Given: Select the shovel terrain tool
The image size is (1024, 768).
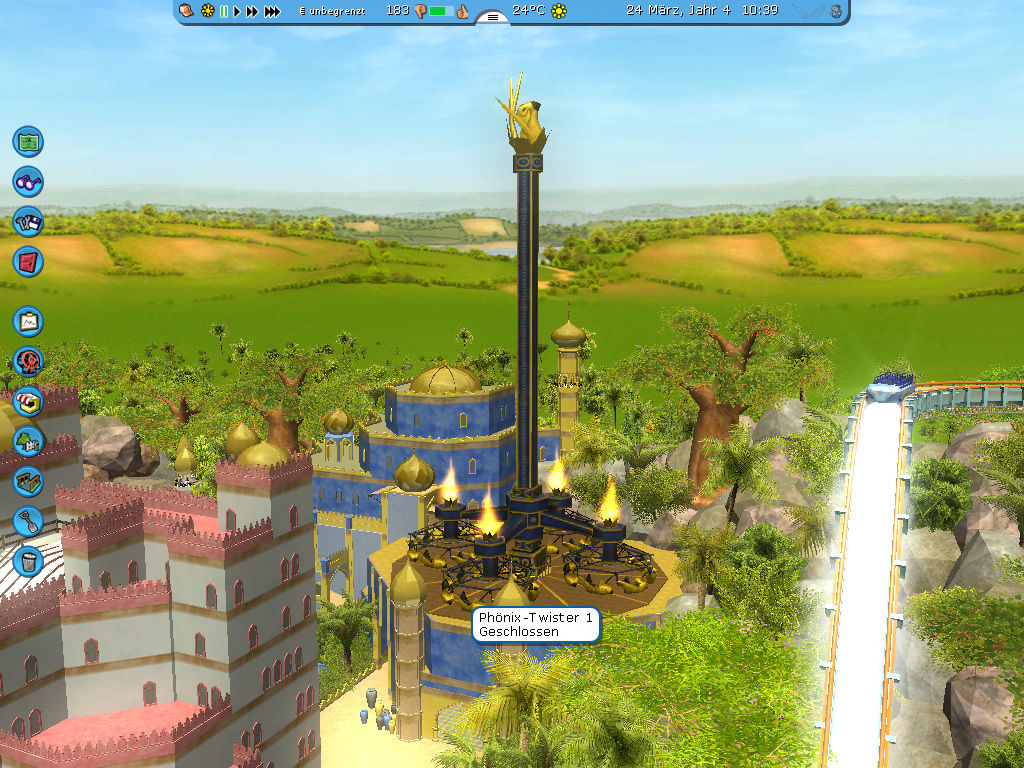Looking at the screenshot, I should [28, 521].
